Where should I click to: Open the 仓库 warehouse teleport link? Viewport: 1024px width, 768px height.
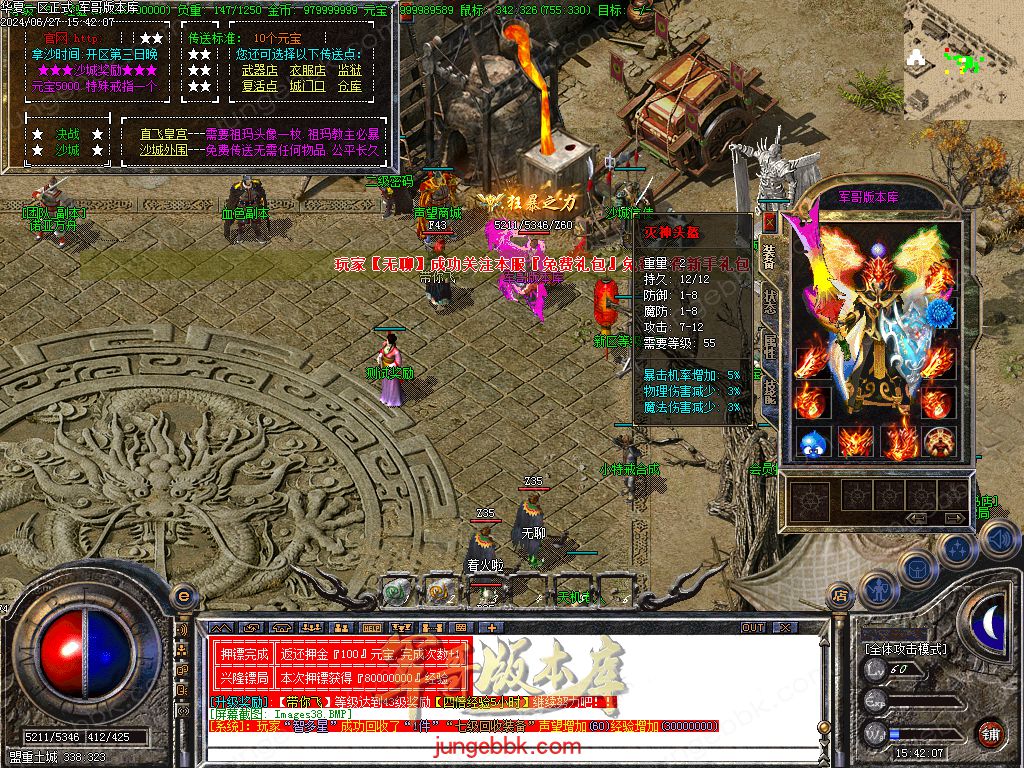click(x=349, y=86)
